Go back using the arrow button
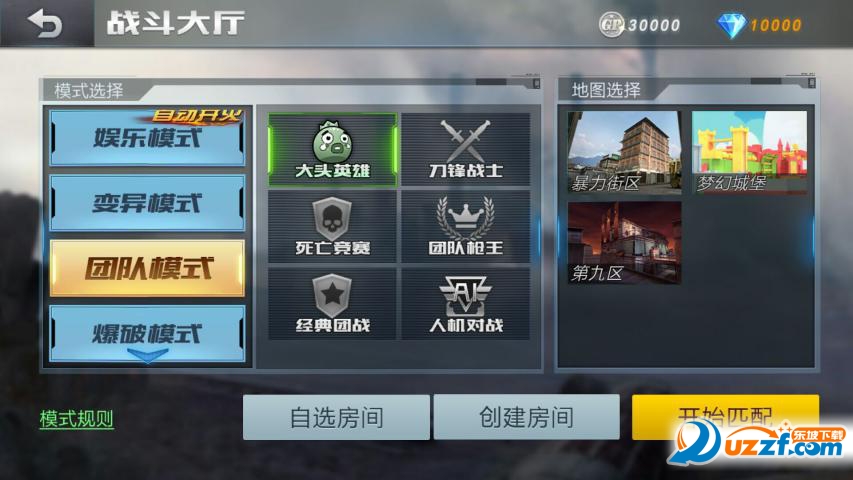 click(x=45, y=23)
